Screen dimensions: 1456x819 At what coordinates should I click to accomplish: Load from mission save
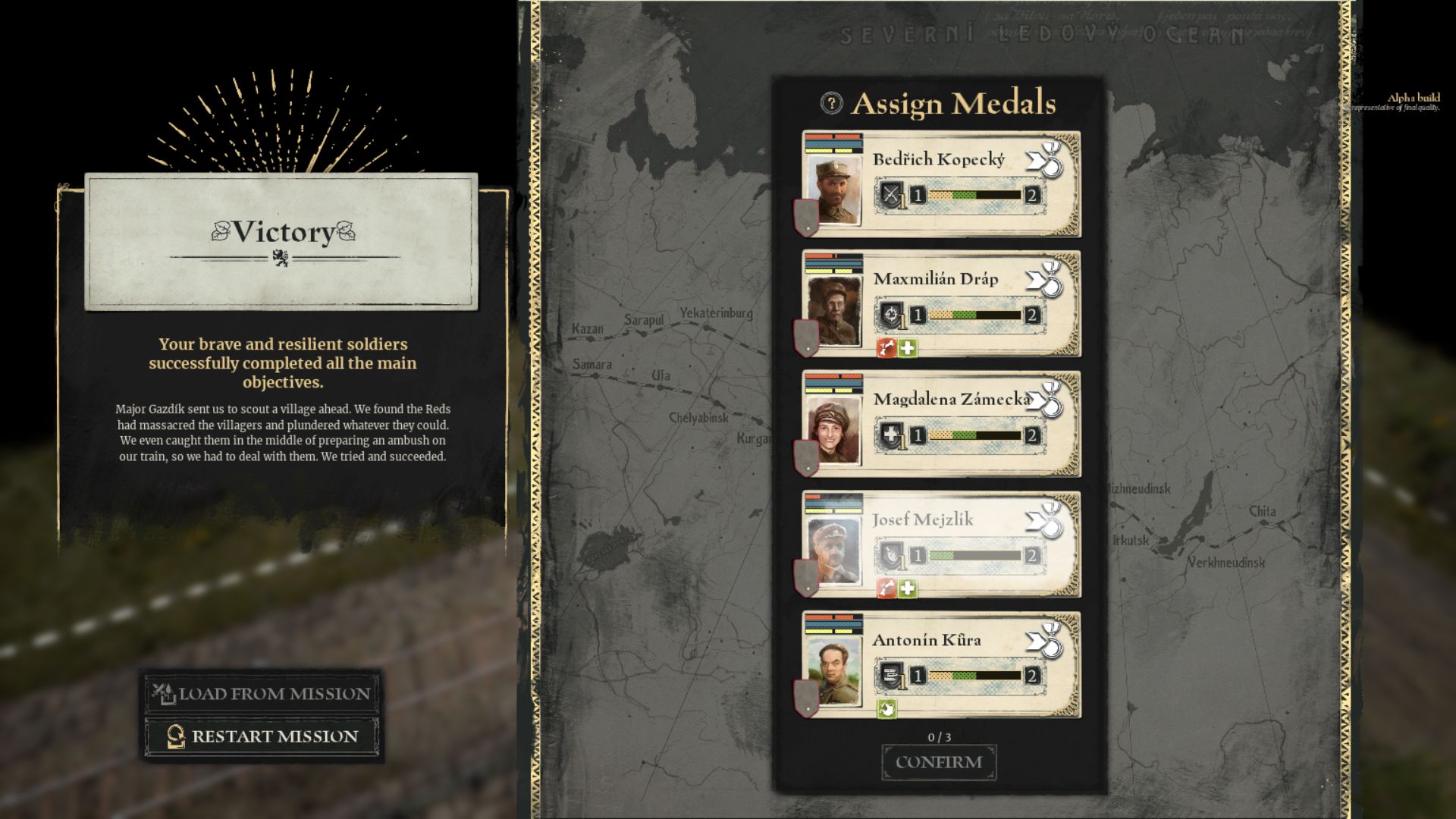click(x=262, y=693)
